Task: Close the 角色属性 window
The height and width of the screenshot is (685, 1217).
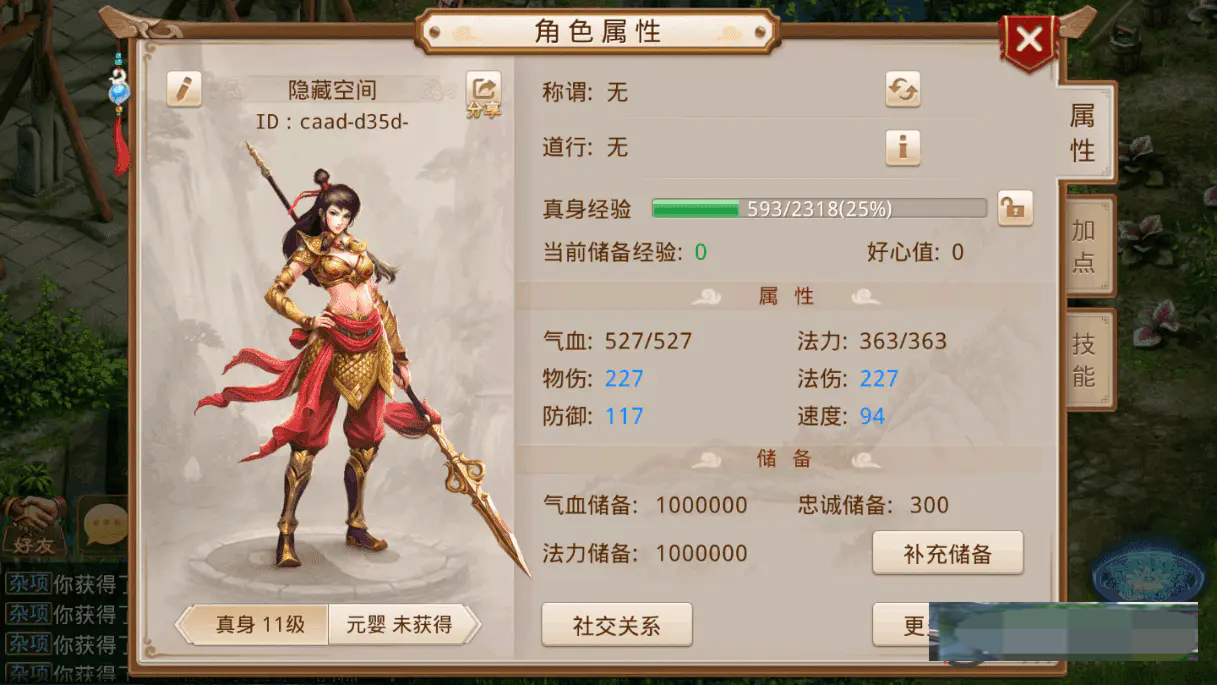Action: [1029, 42]
